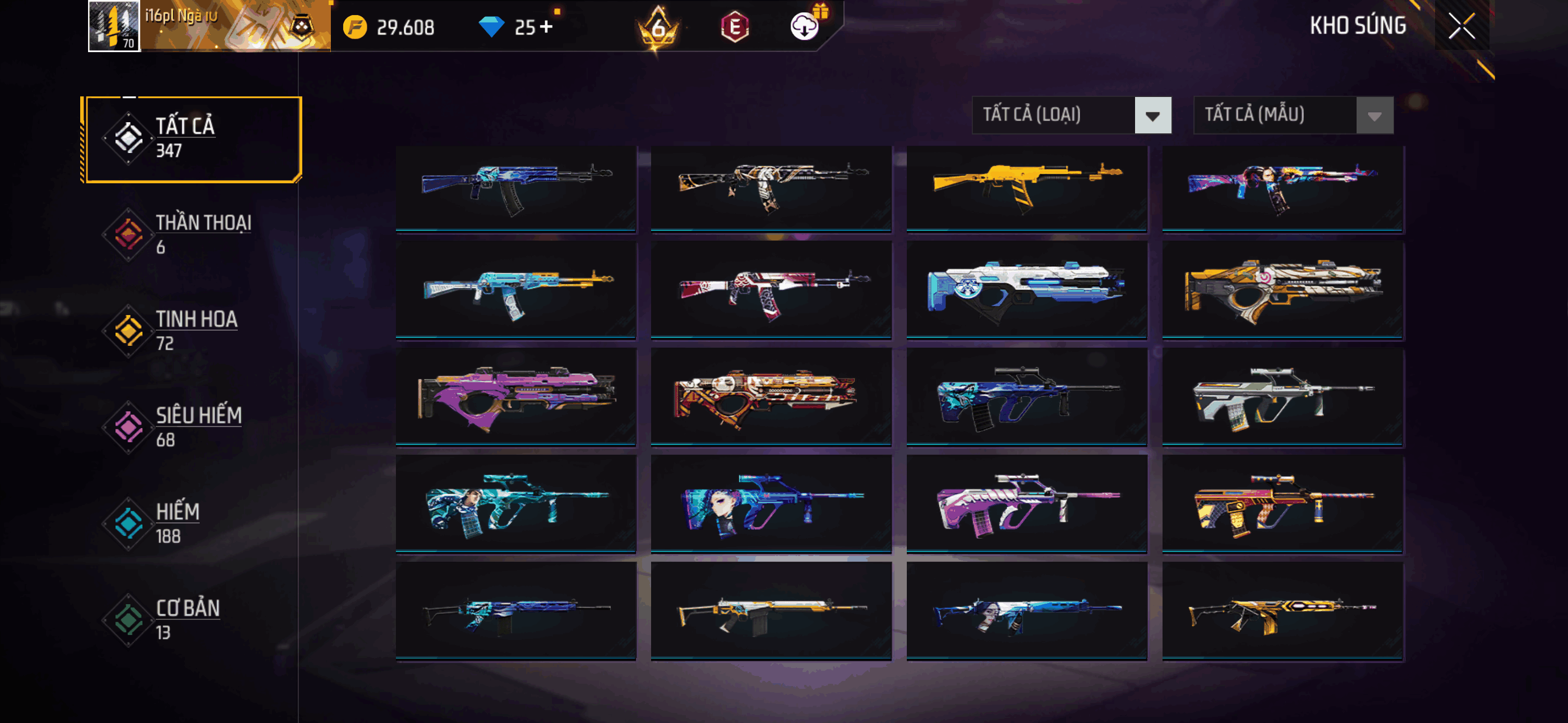Select the blue AK skin thumbnail
The image size is (1568, 723).
click(515, 188)
